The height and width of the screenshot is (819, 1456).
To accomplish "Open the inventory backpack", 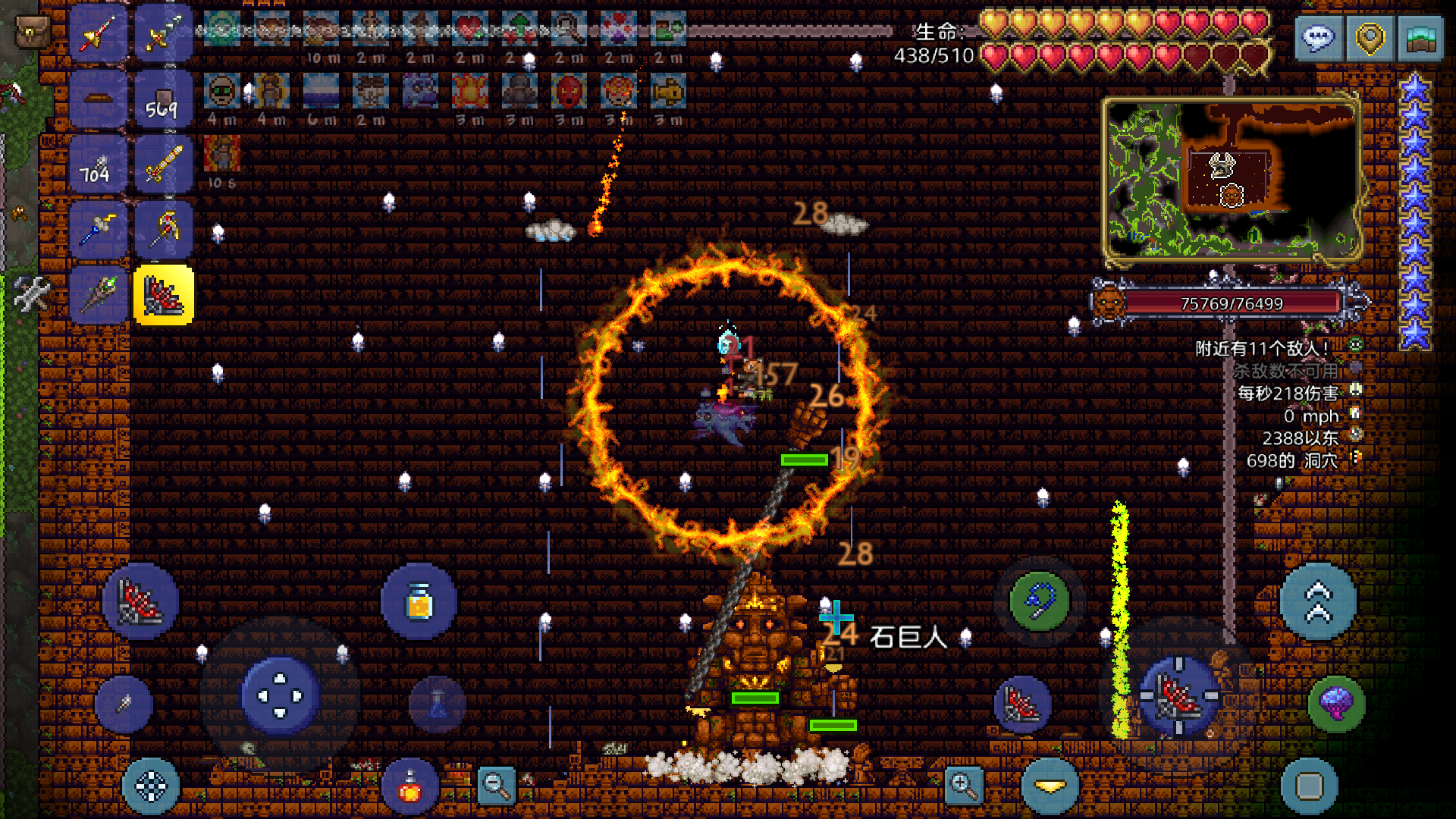I will (33, 31).
